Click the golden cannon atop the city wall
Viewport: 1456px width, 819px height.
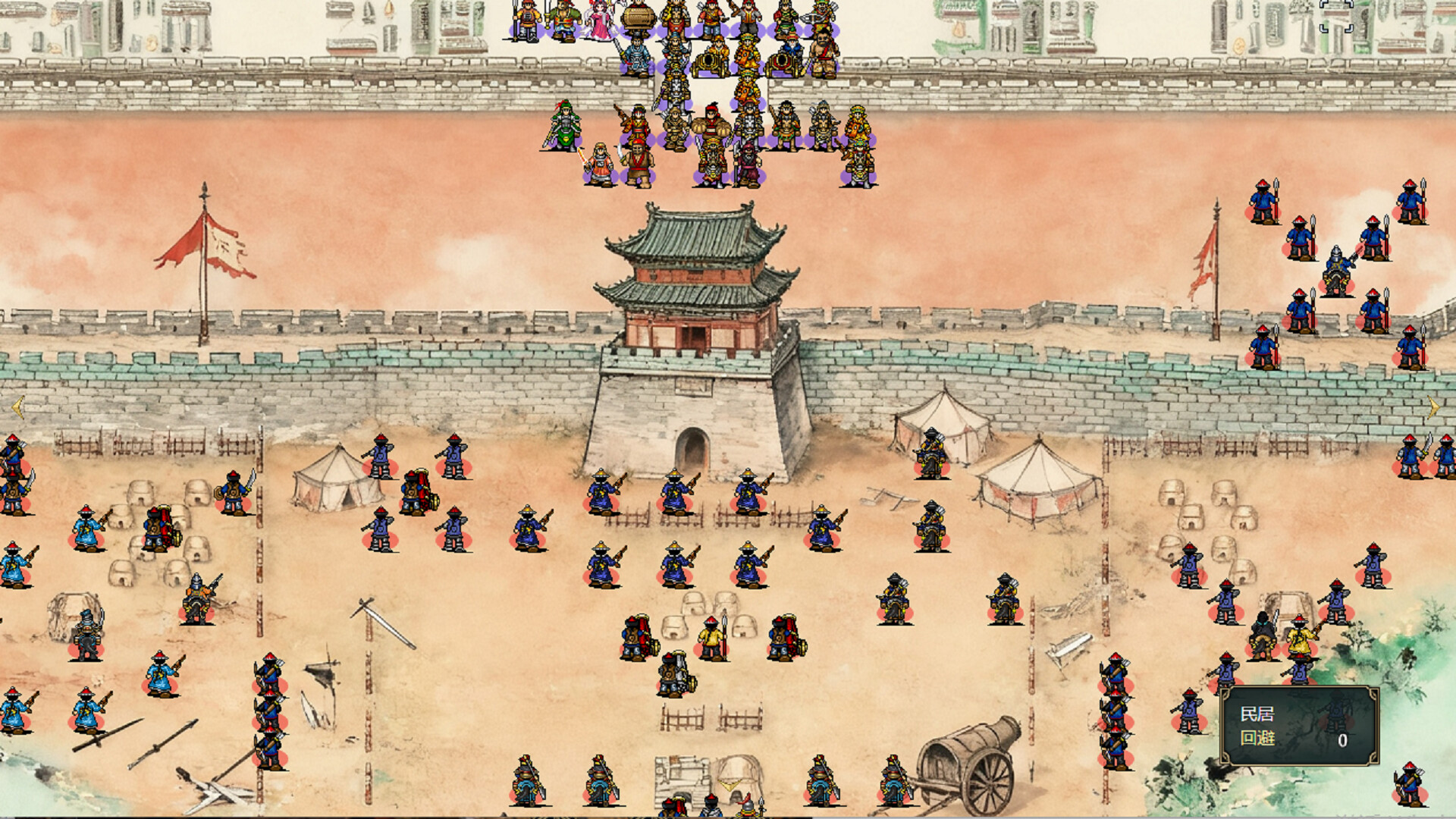[708, 65]
